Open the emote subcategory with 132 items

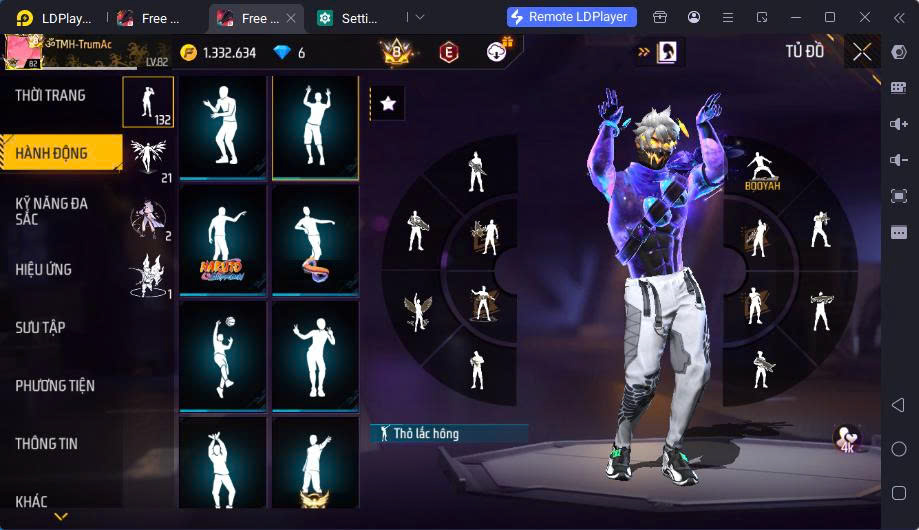click(148, 103)
